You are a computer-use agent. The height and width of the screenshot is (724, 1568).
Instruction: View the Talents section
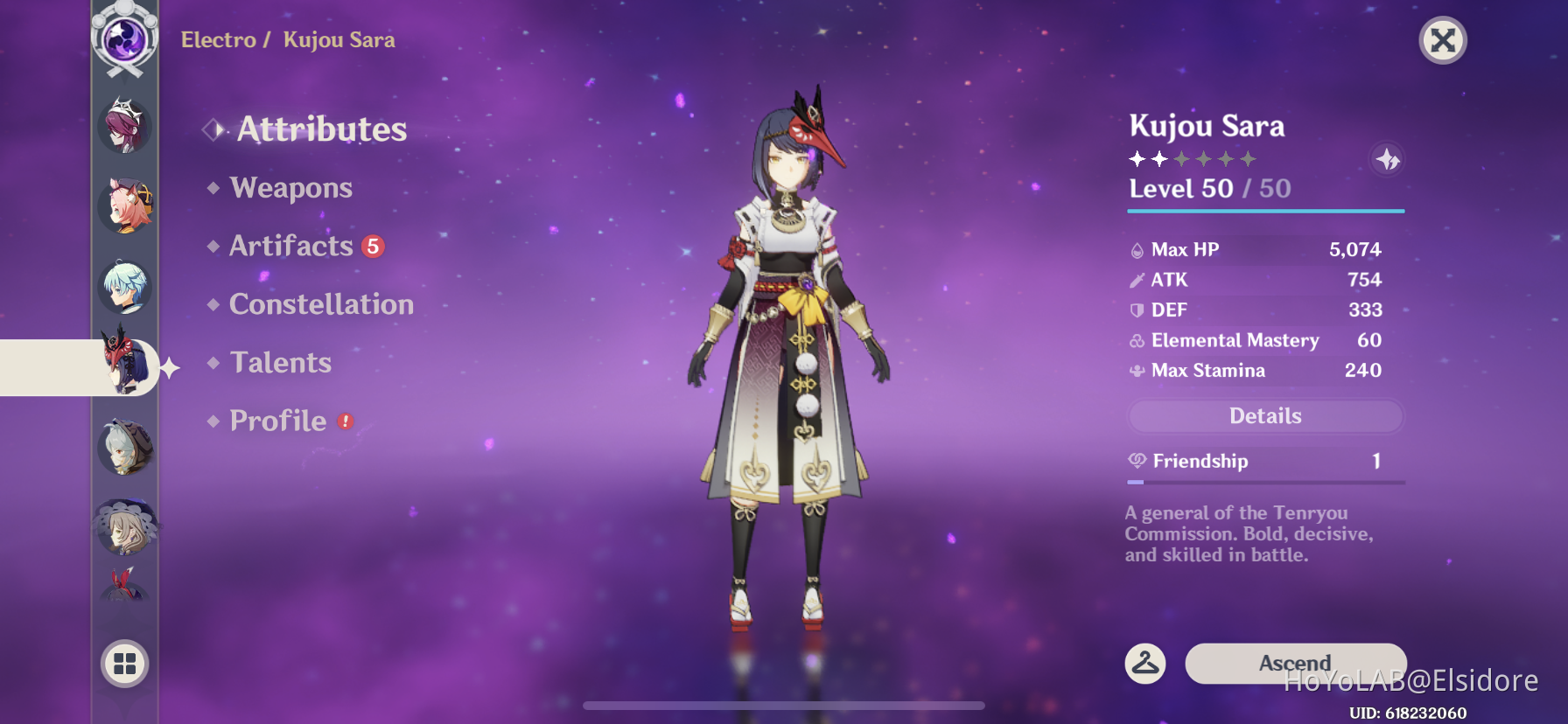click(279, 362)
